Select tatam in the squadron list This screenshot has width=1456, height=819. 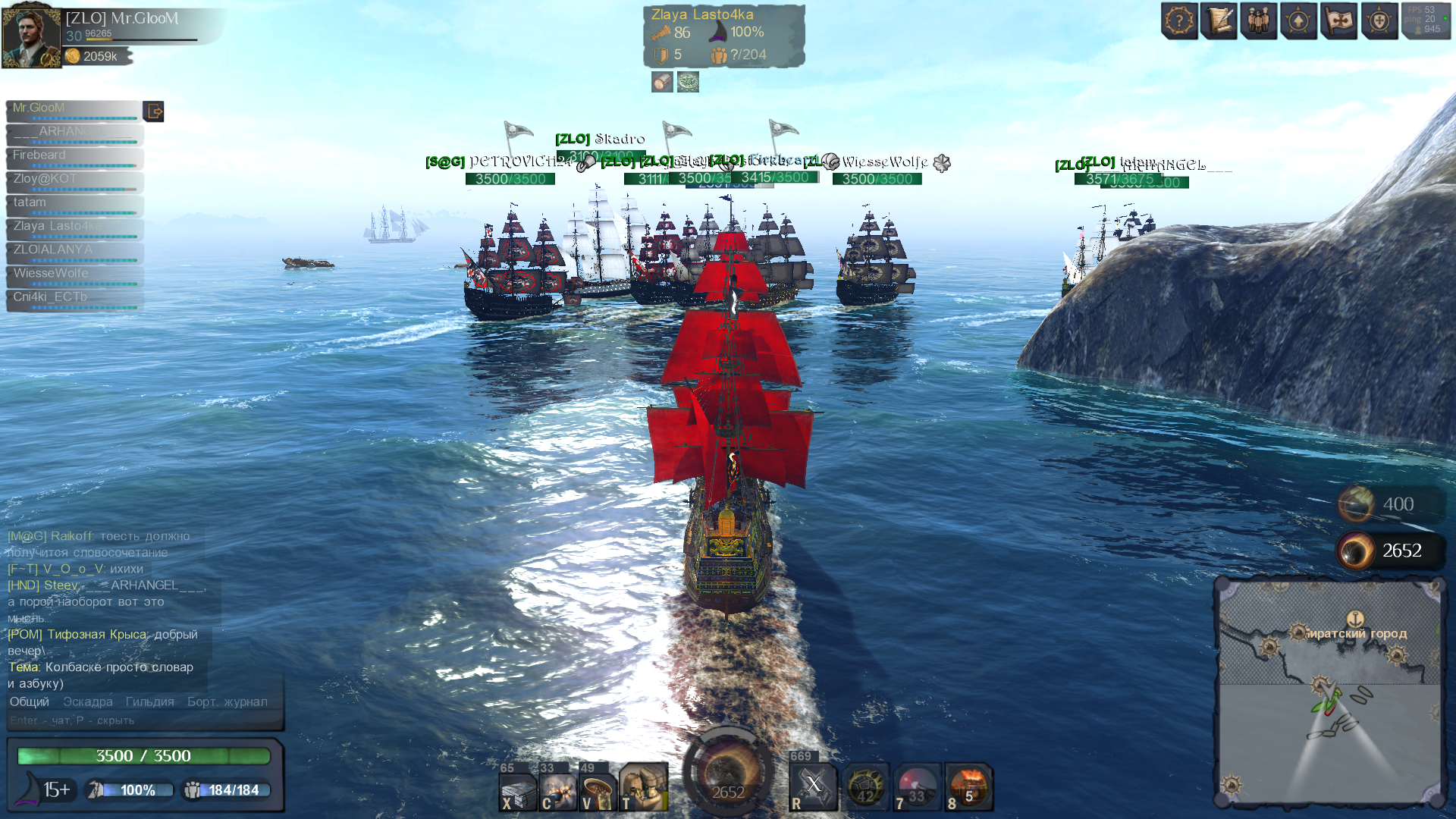pos(74,203)
